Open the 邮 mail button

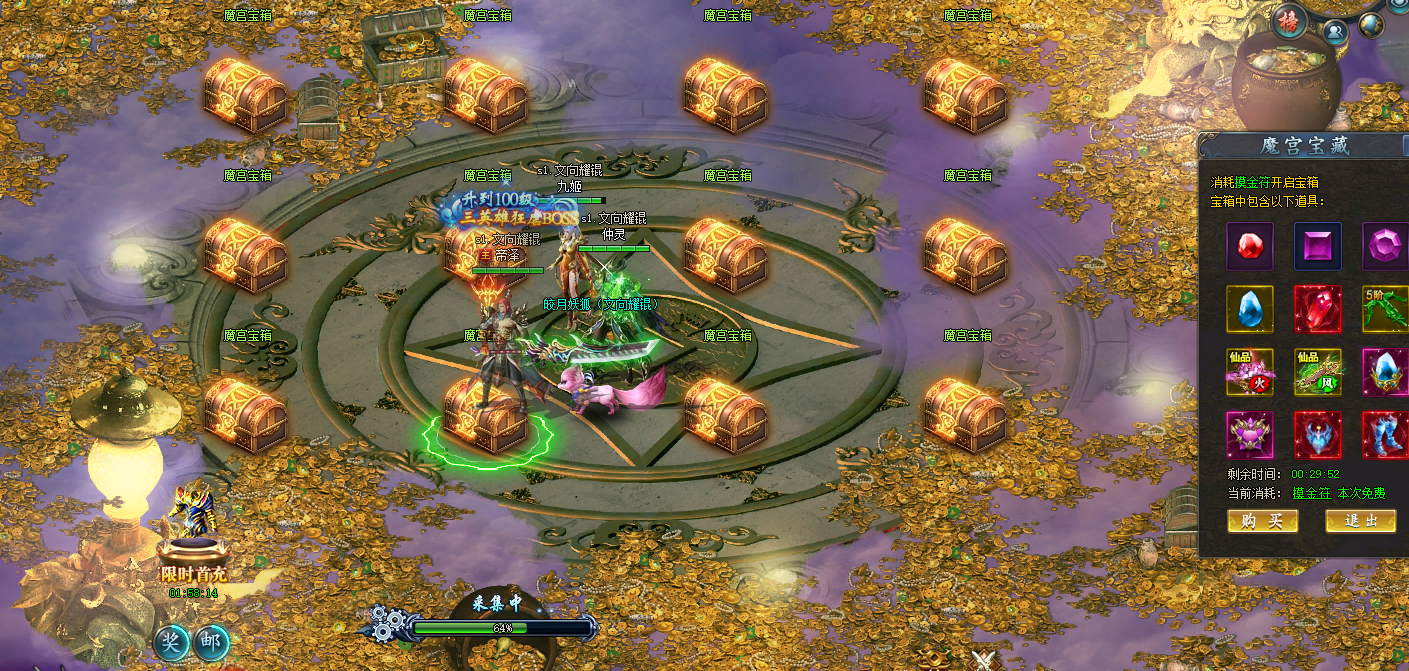pos(211,642)
